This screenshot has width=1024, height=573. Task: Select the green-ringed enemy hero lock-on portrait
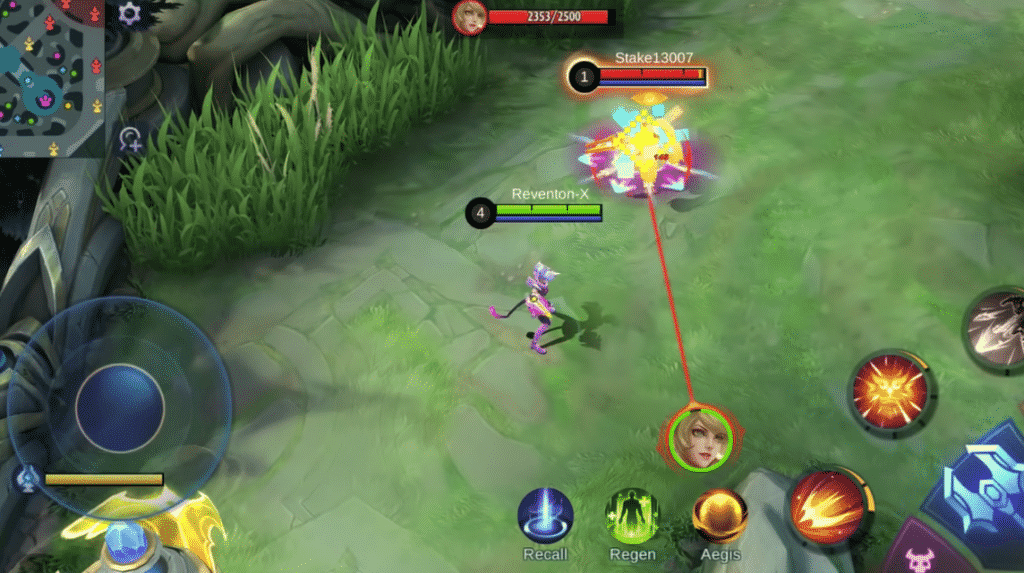(700, 438)
